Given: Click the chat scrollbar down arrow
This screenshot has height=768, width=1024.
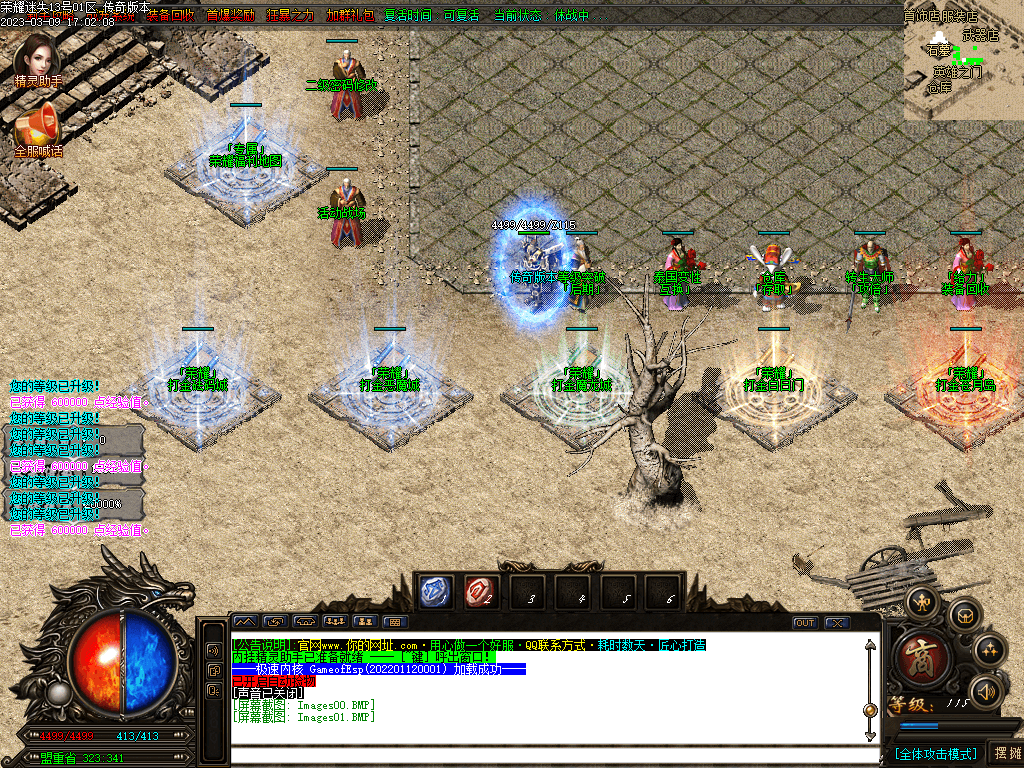Looking at the screenshot, I should (x=870, y=735).
